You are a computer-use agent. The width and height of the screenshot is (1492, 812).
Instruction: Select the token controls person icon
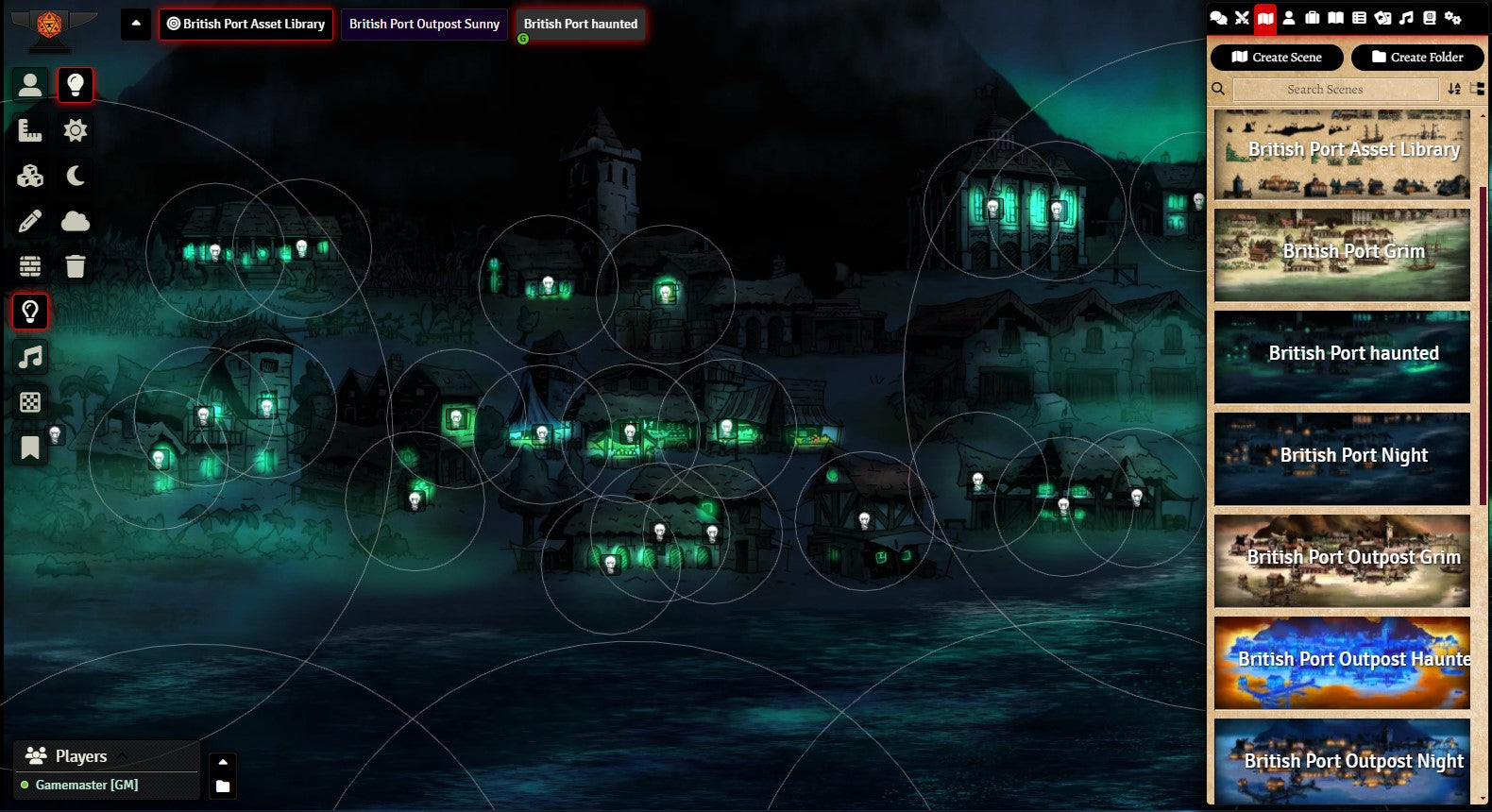point(30,85)
